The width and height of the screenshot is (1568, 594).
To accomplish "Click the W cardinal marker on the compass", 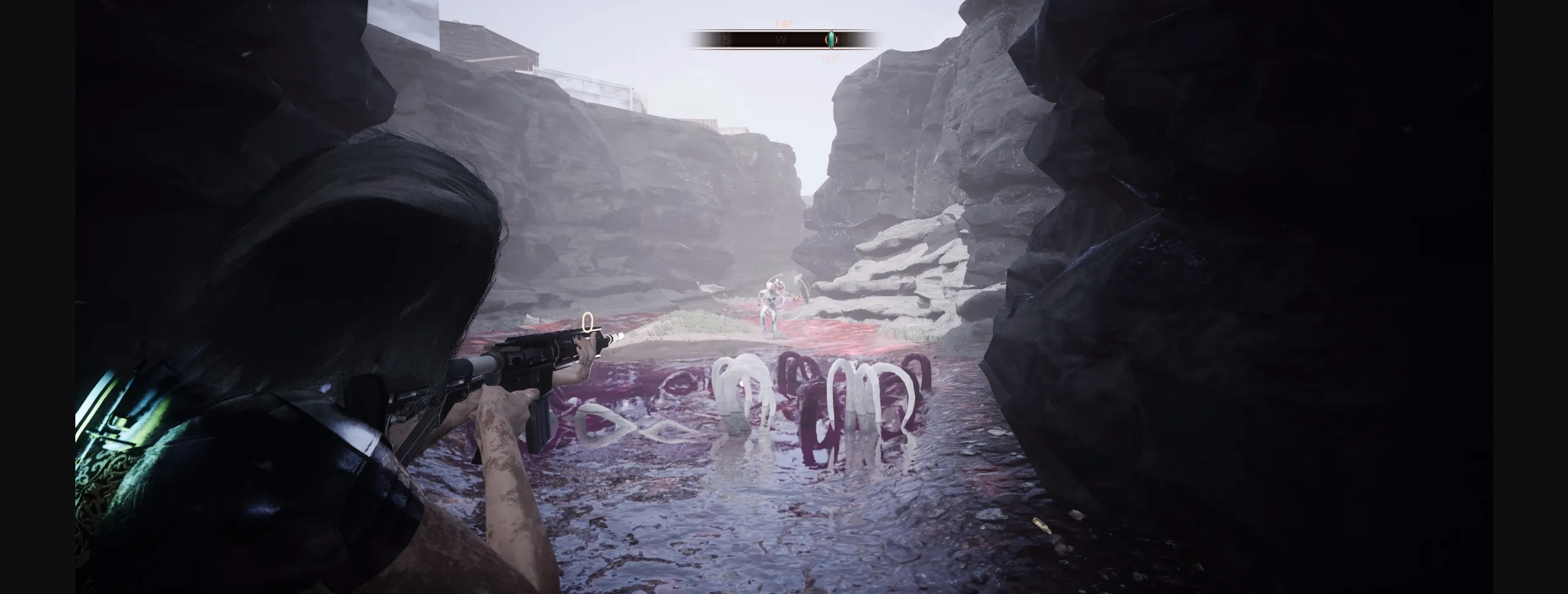I will (x=780, y=39).
